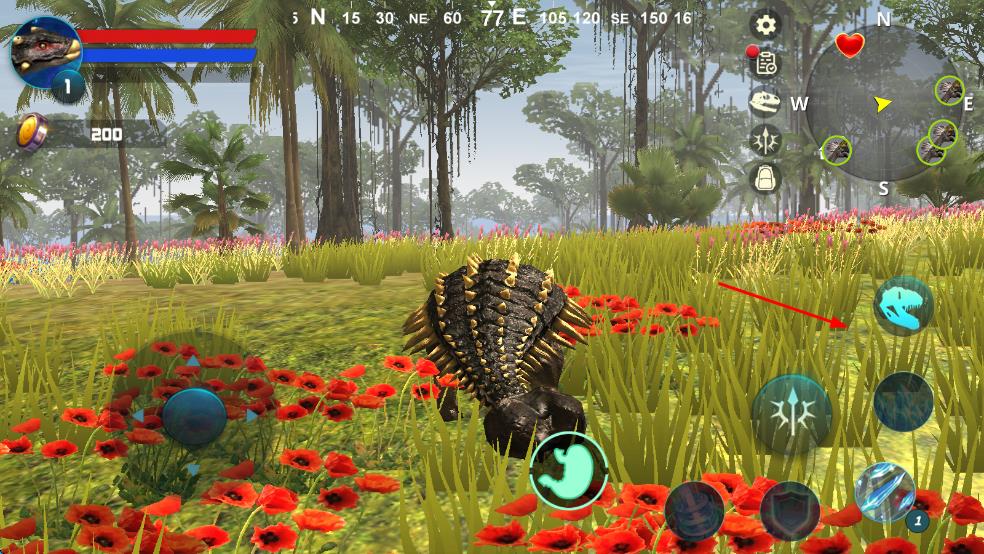Open the small arrows upgrade icon beside the minimap
Screen dimensions: 984x554
766,140
